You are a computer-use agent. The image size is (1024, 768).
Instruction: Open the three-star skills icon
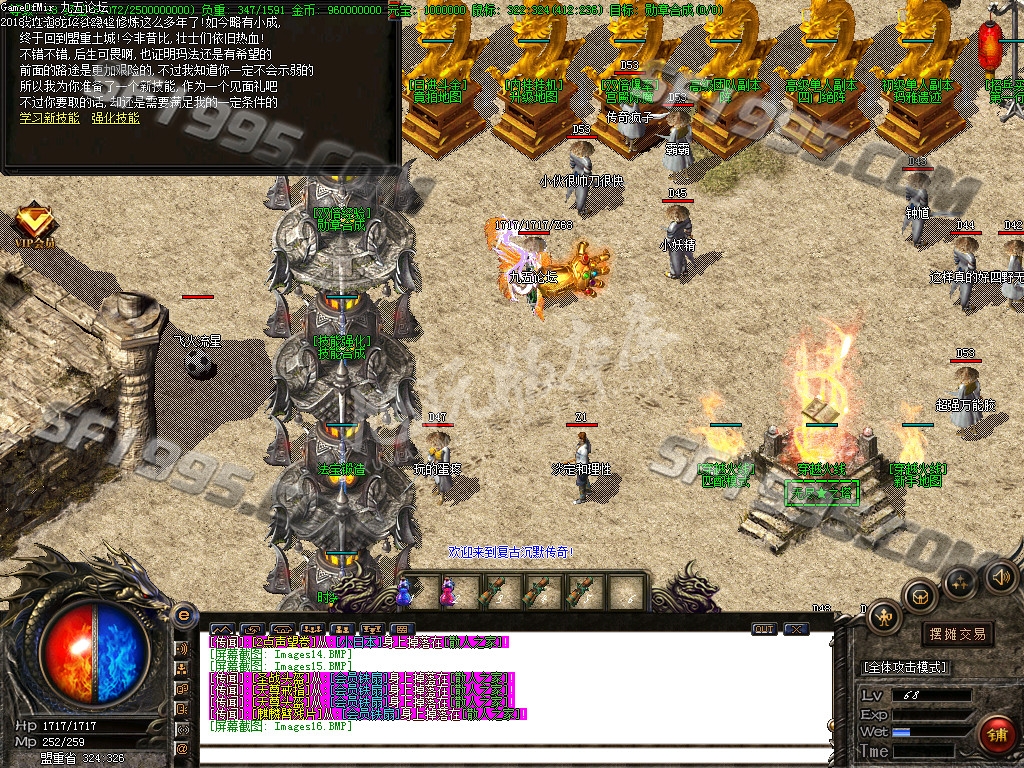click(x=960, y=581)
